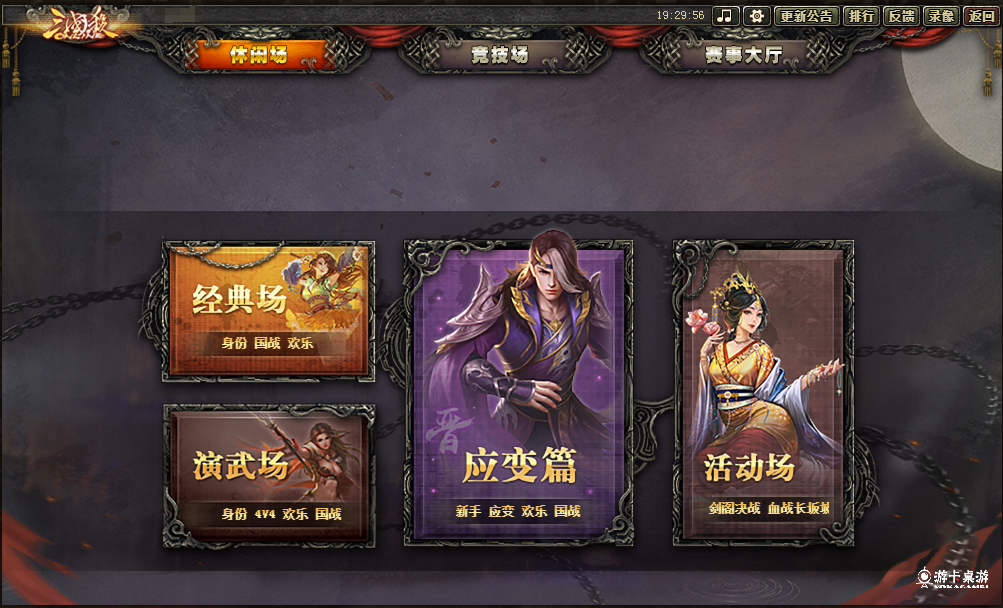1003x608 pixels.
Task: Go back with the 返回 button
Action: (x=979, y=16)
